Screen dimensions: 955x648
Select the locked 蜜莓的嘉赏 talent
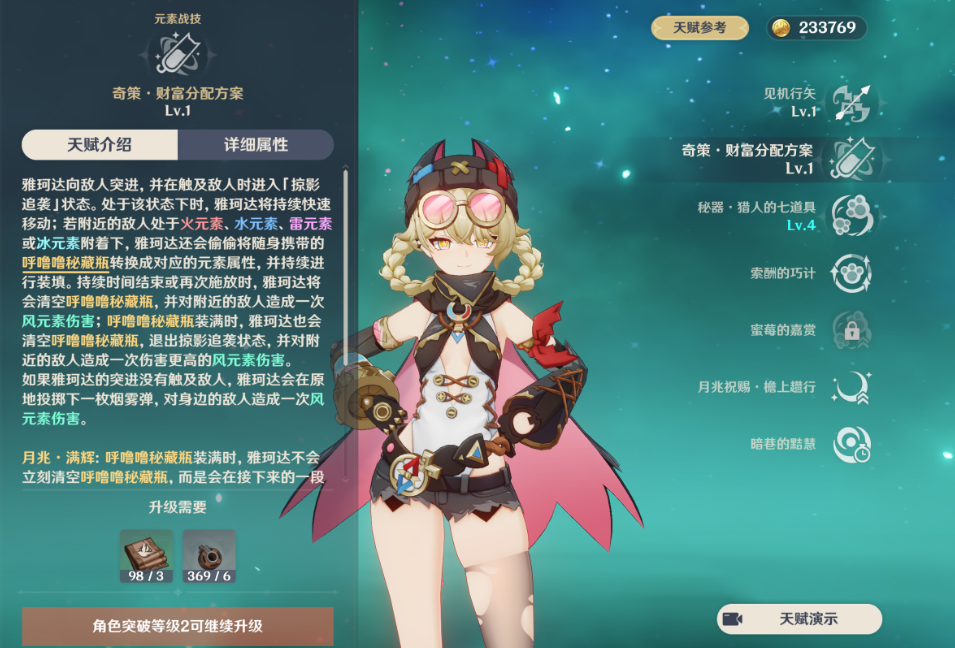click(x=851, y=330)
